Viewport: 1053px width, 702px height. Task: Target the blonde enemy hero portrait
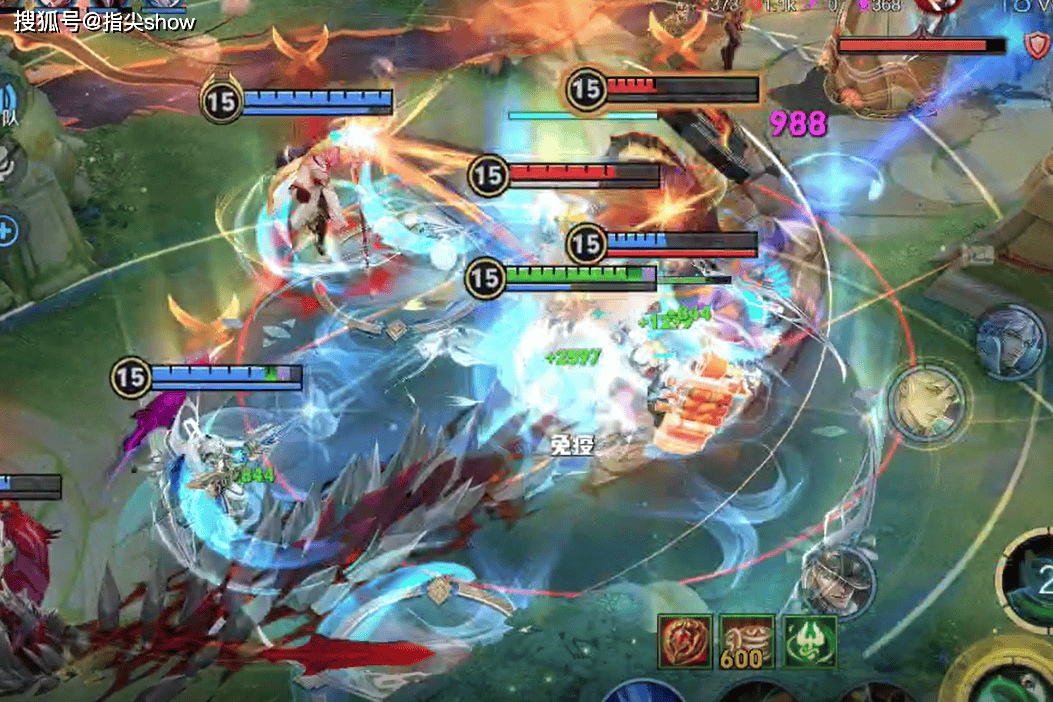click(x=928, y=401)
